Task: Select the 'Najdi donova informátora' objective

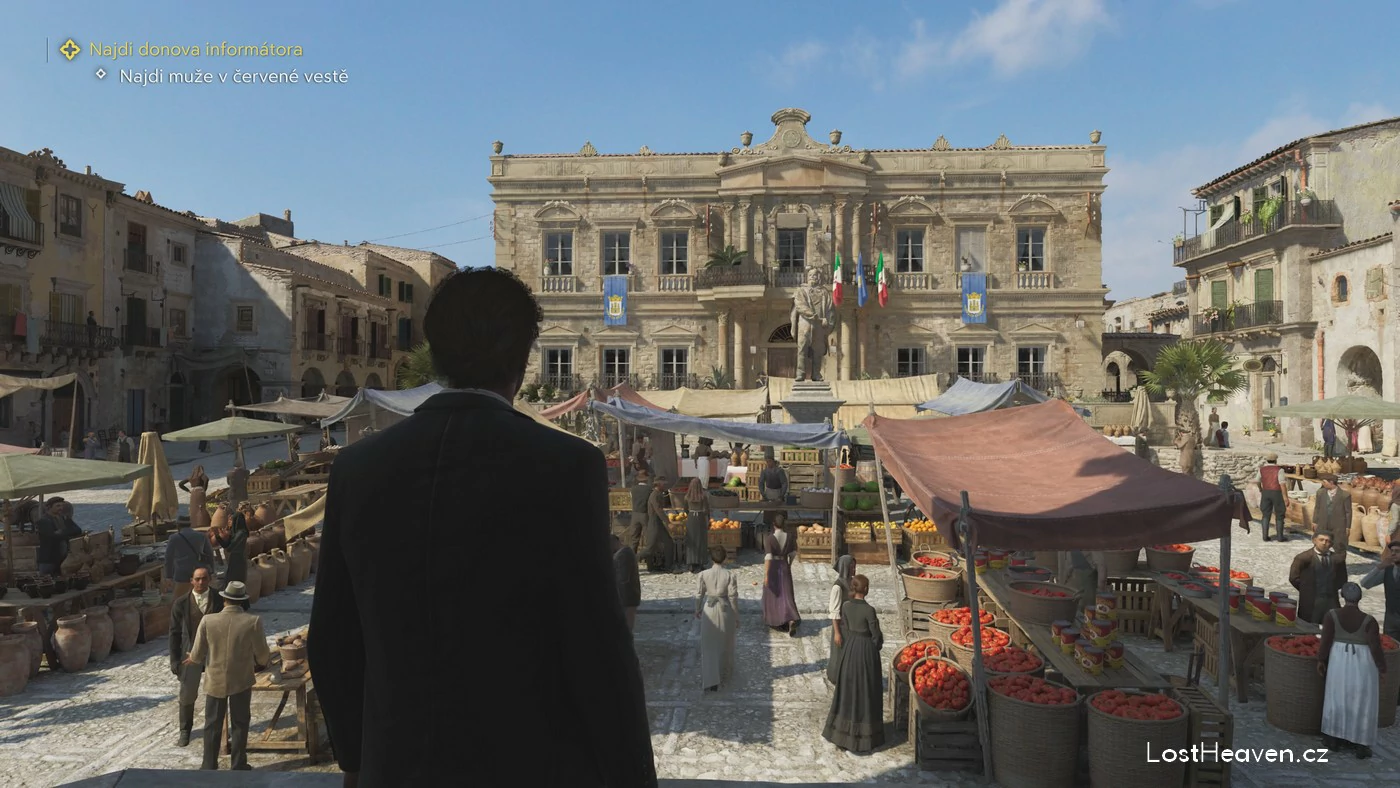Action: coord(196,49)
